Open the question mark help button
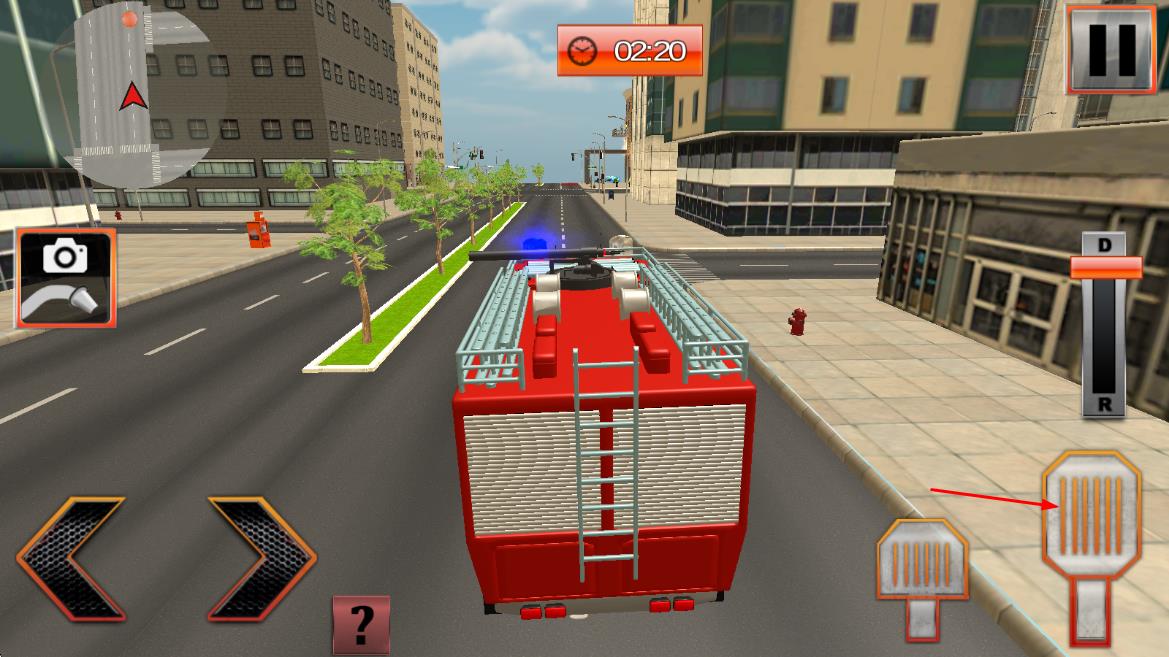1169x657 pixels. 361,625
